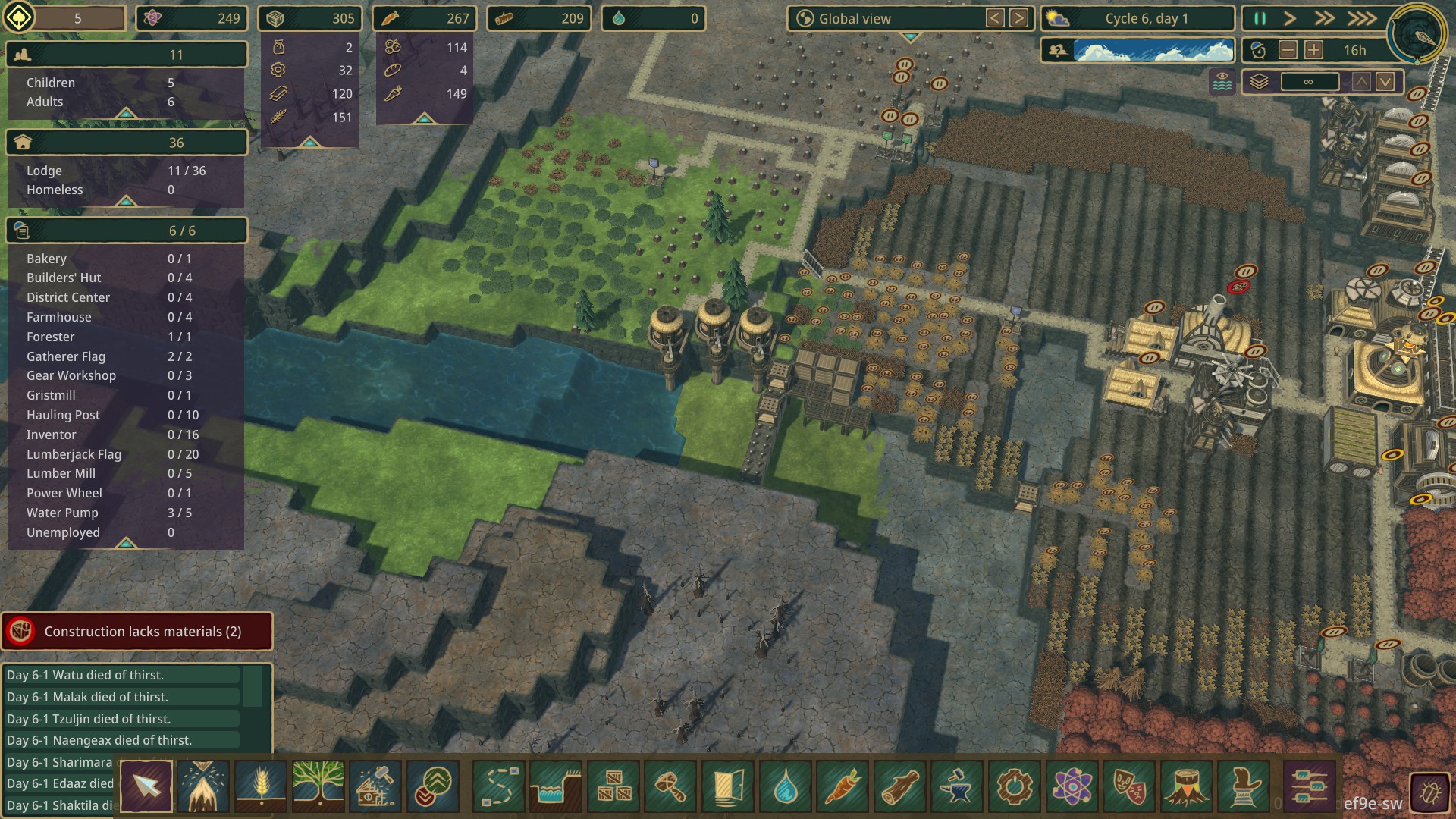1456x819 pixels.
Task: Set game speed to normal single arrow
Action: point(1290,19)
